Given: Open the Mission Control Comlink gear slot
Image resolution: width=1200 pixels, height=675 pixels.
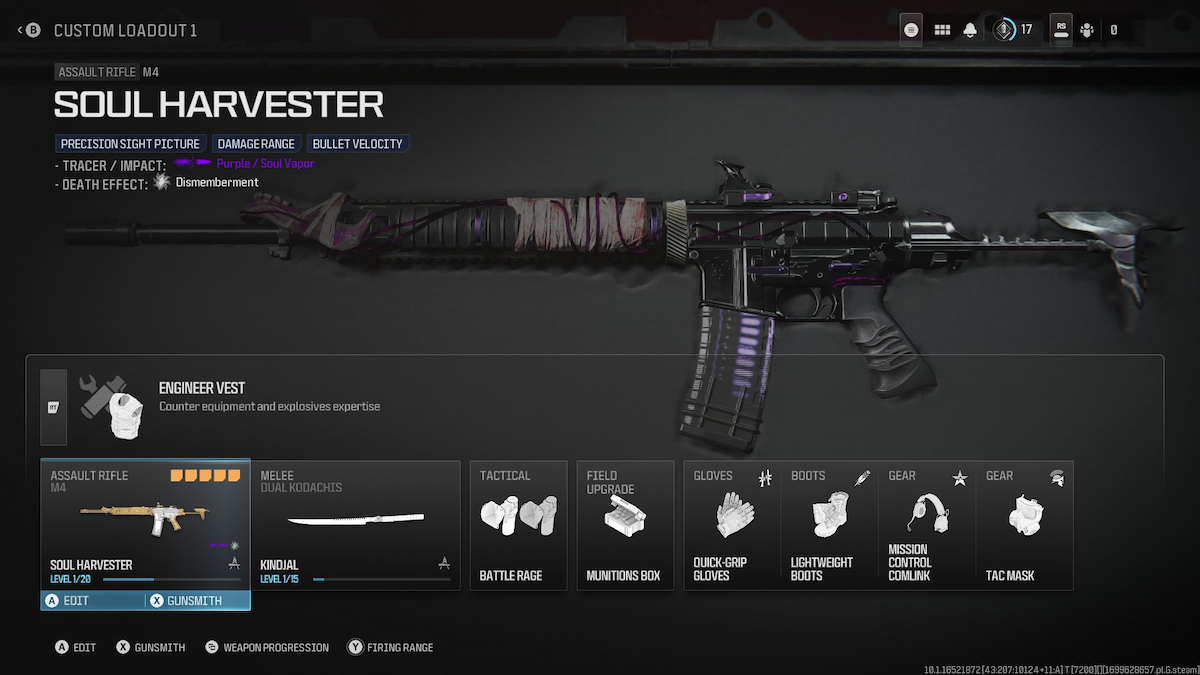Looking at the screenshot, I should coord(926,524).
